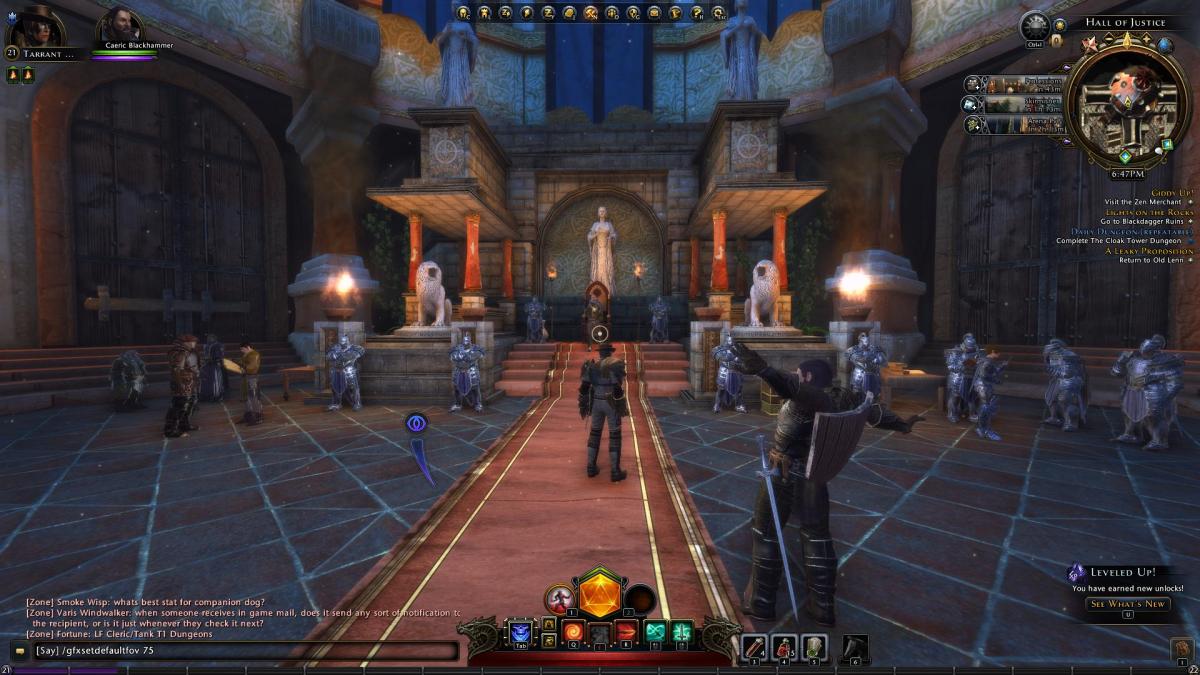Activate the orange swirl Q power

(x=573, y=631)
